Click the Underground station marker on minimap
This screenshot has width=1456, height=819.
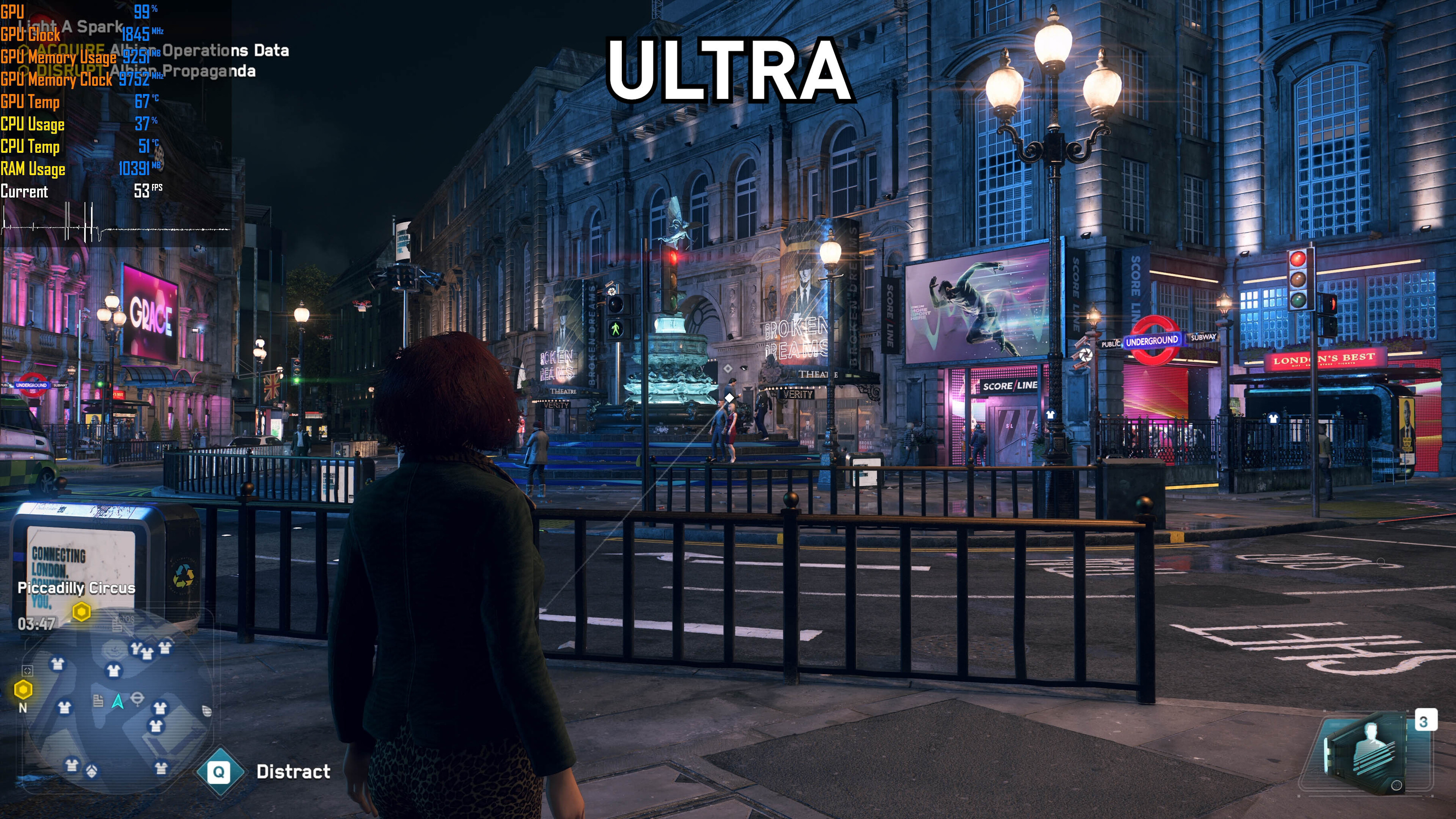(x=137, y=699)
